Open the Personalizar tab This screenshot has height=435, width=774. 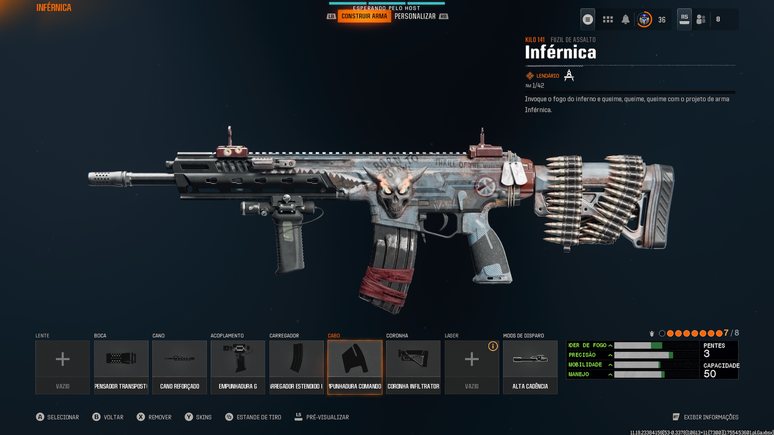414,16
